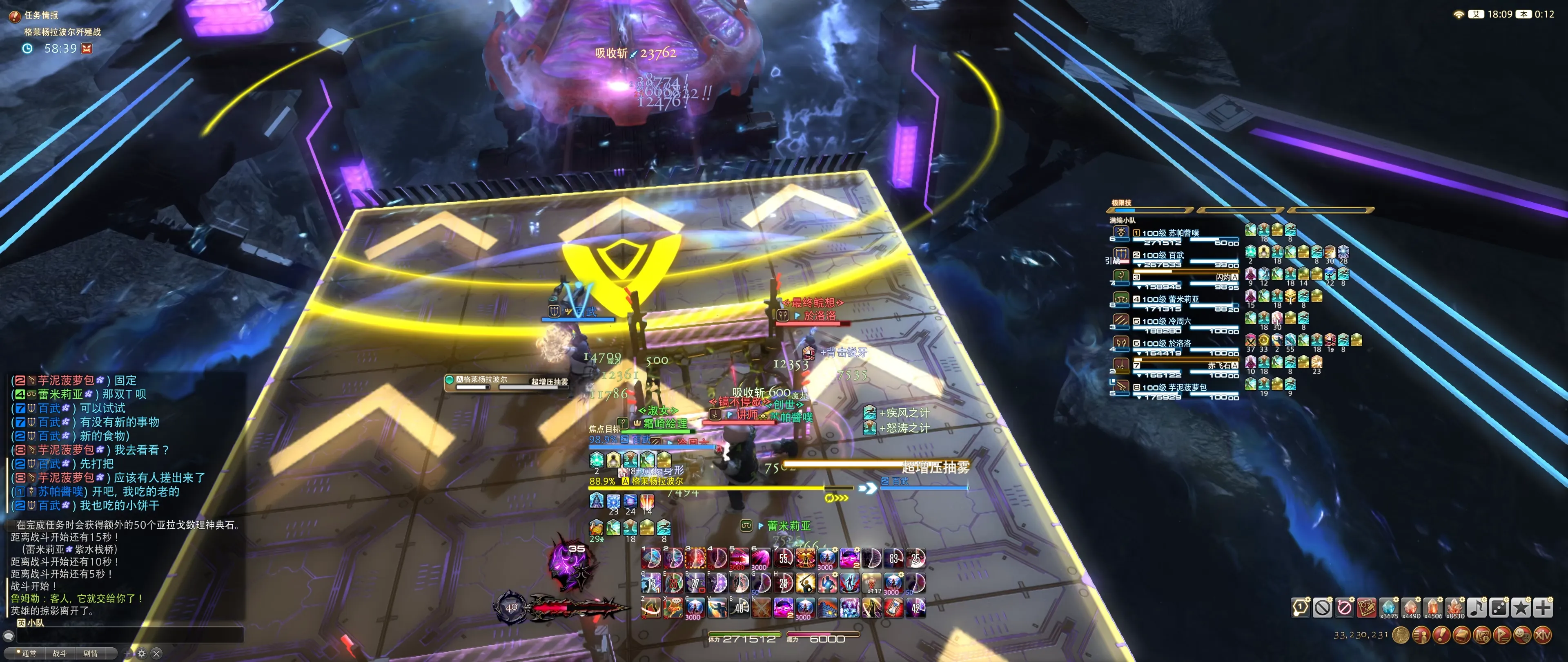
Task: Activate the castle wall ability icon
Action: [828, 607]
